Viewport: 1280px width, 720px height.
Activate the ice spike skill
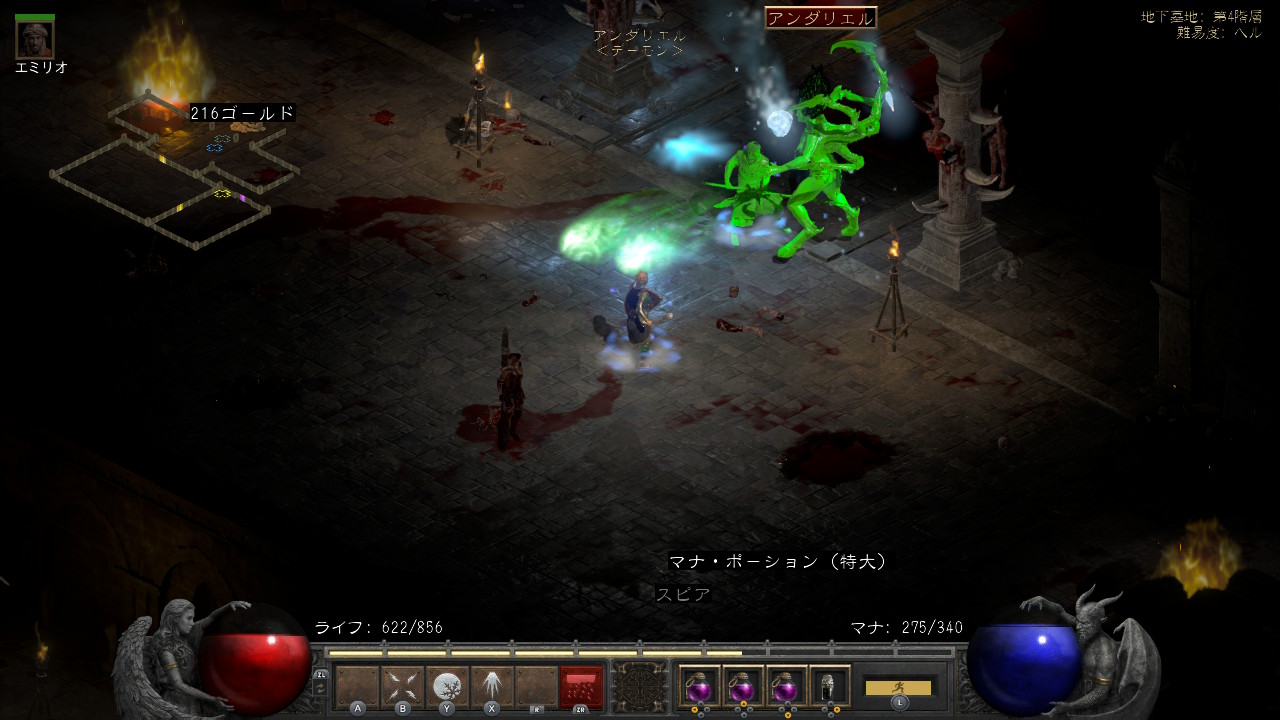click(x=491, y=686)
